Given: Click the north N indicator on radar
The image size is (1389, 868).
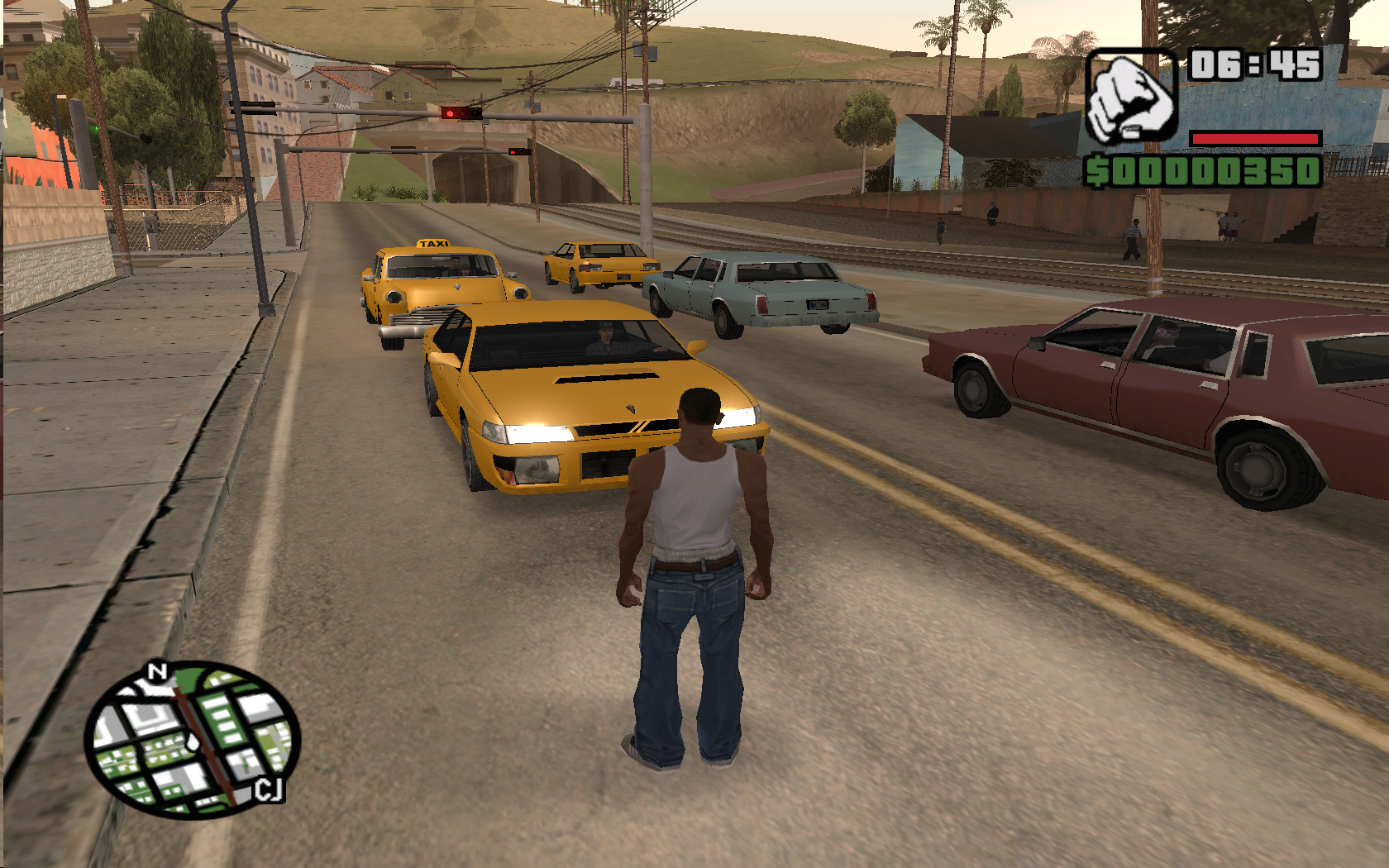Looking at the screenshot, I should pyautogui.click(x=156, y=672).
